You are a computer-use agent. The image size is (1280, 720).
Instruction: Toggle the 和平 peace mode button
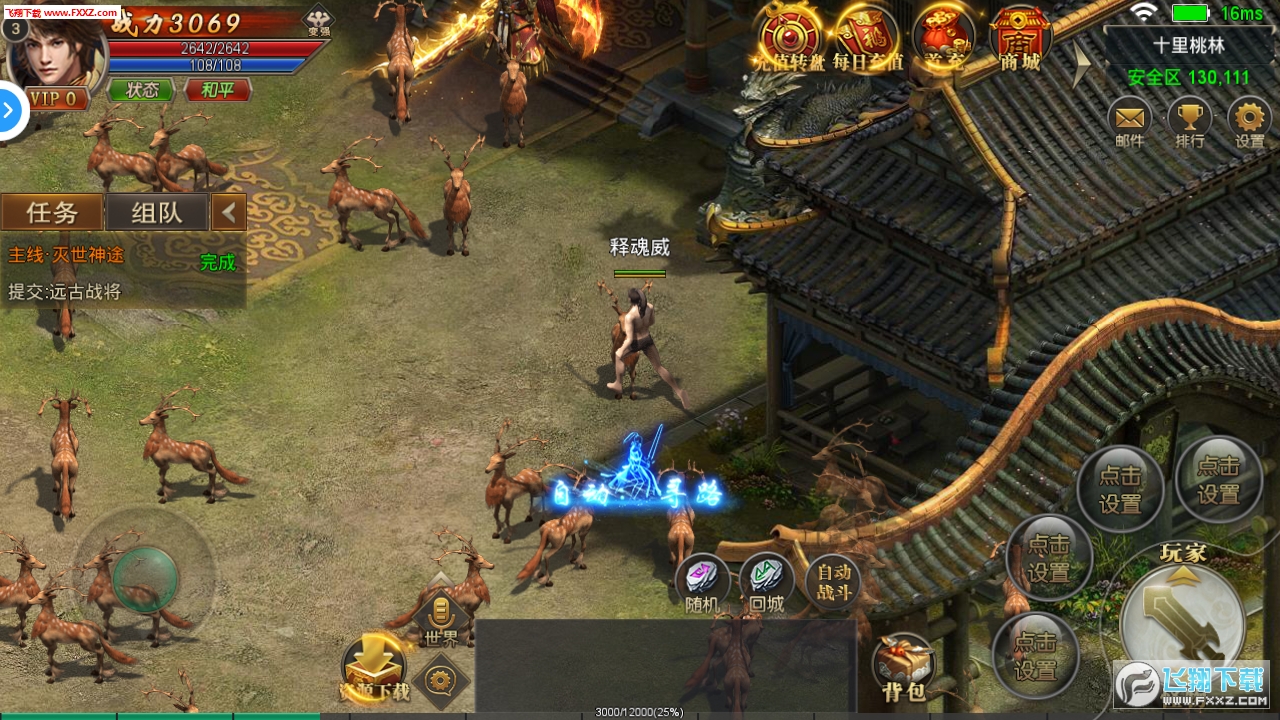[x=217, y=90]
